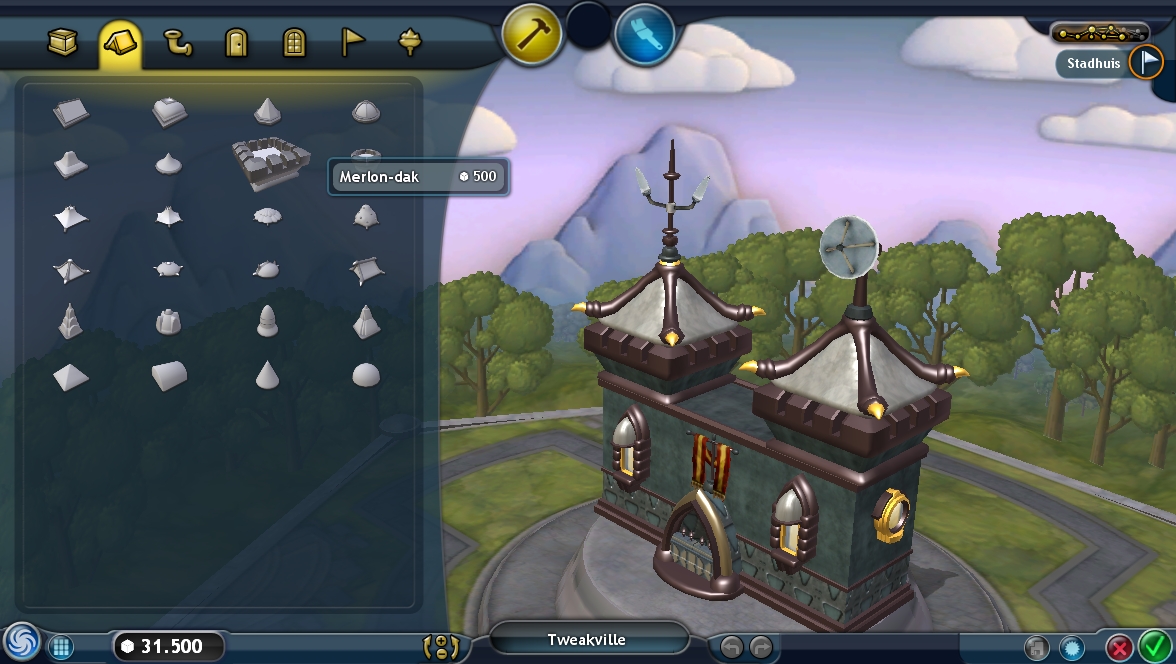Select the half-cylinder barrel roof part
Screen dimensions: 1176x664
tap(169, 376)
